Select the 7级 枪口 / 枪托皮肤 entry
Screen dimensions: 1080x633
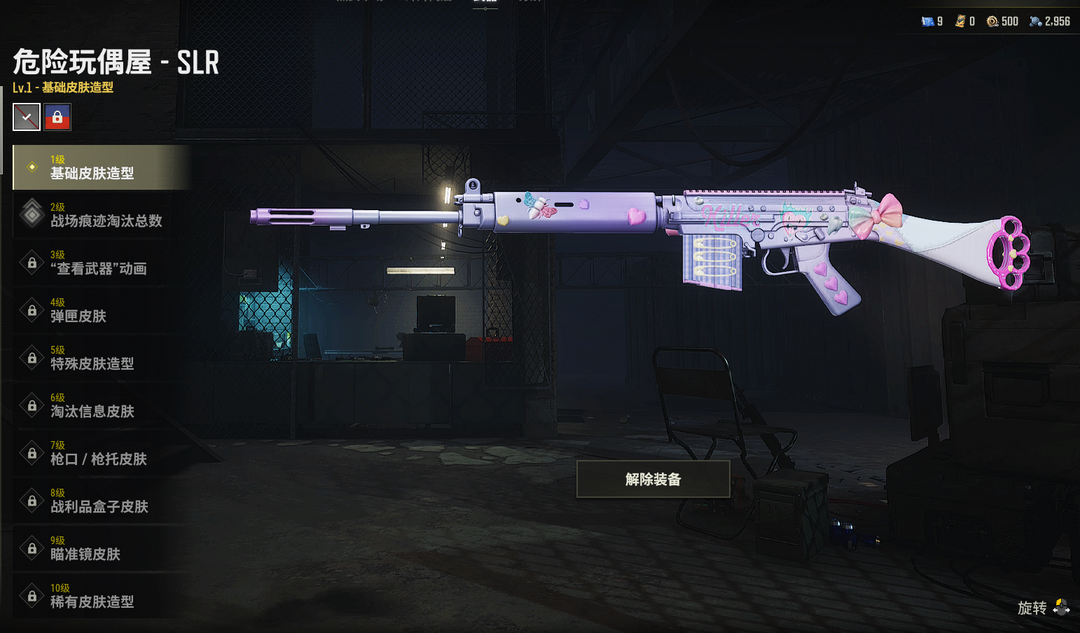[x=100, y=453]
